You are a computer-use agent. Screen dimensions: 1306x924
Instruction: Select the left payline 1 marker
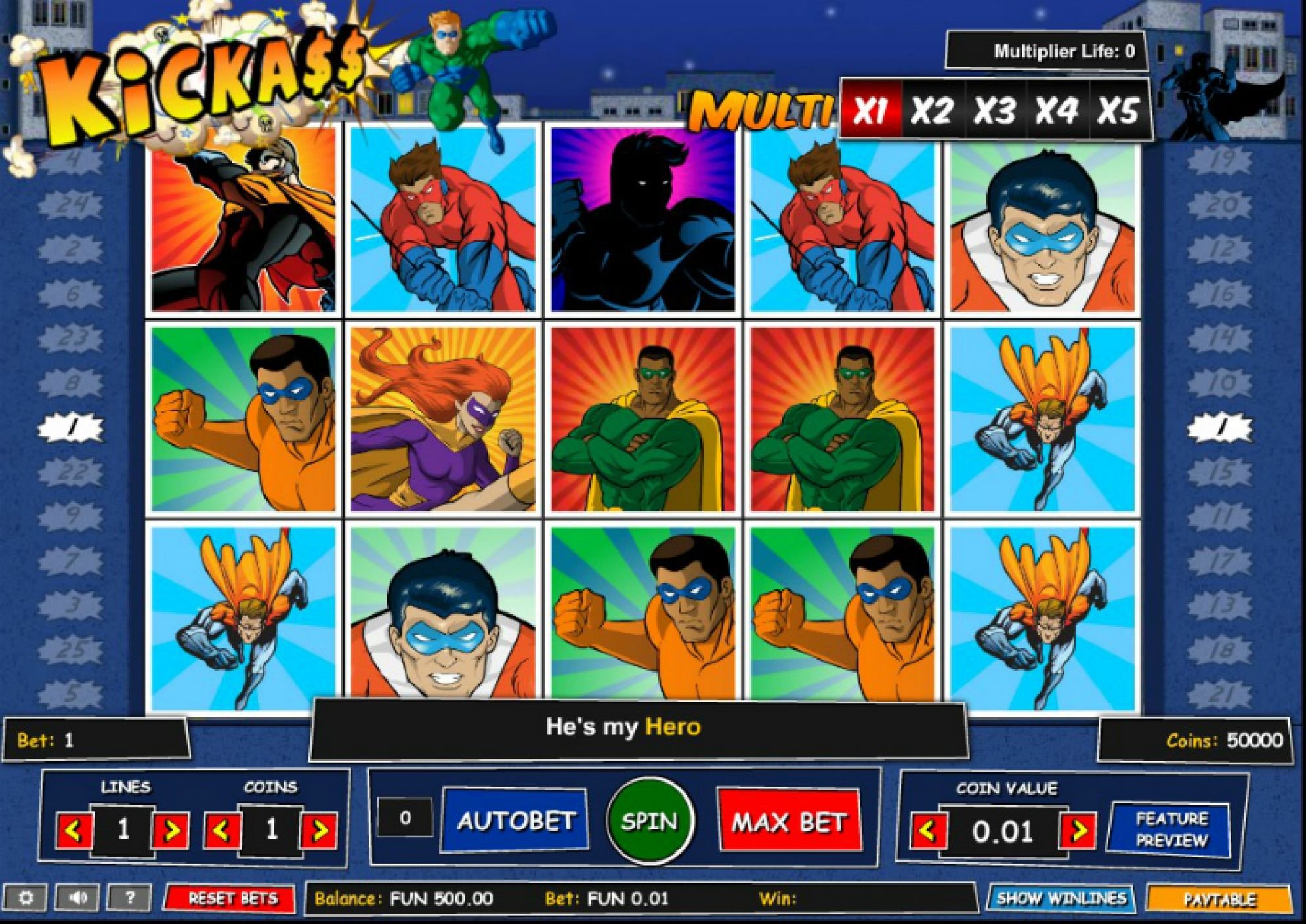72,429
